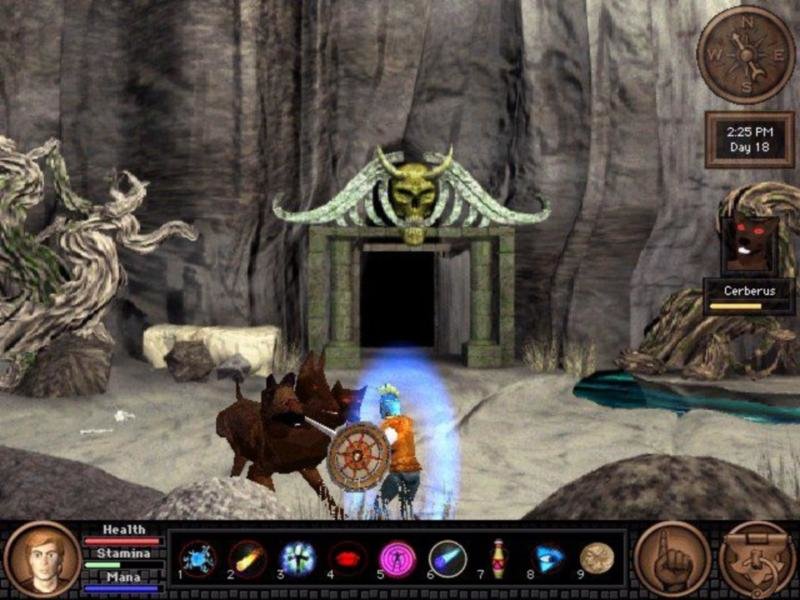
Task: Select the blue spider spell in slot 1
Action: [x=197, y=558]
